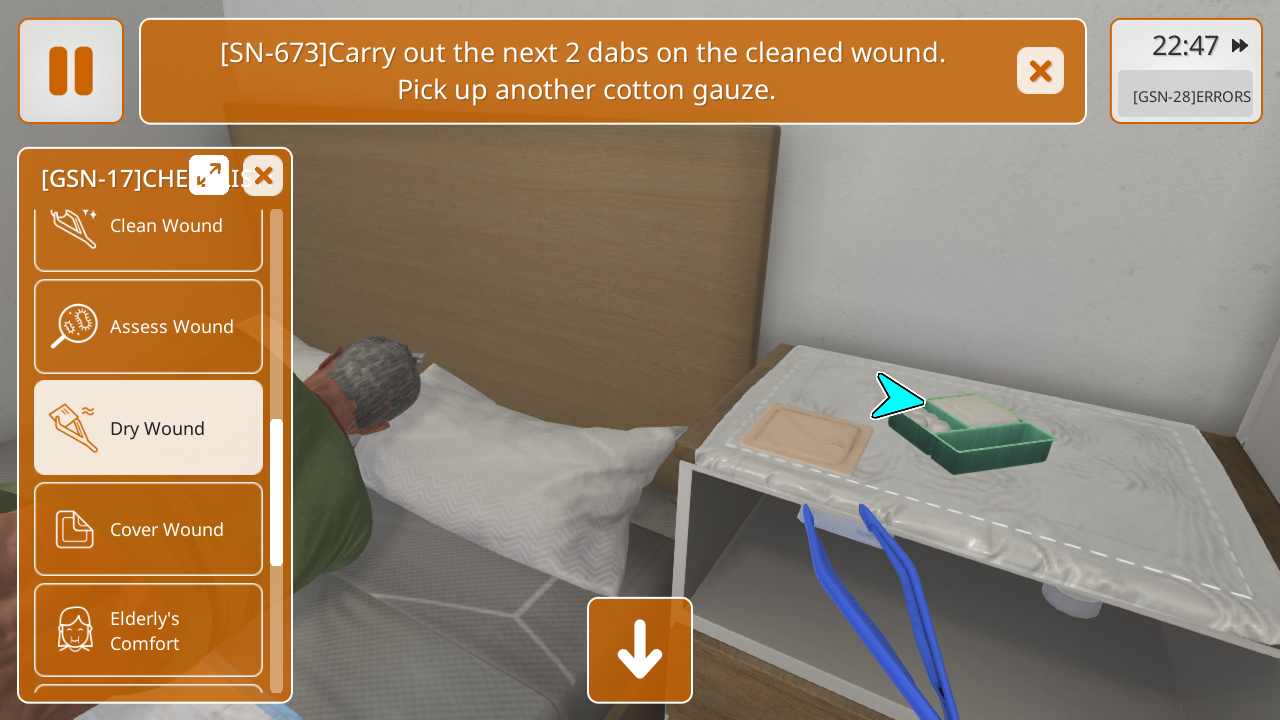Pause the simulation with the pause button
Image resolution: width=1280 pixels, height=720 pixels.
(x=71, y=71)
